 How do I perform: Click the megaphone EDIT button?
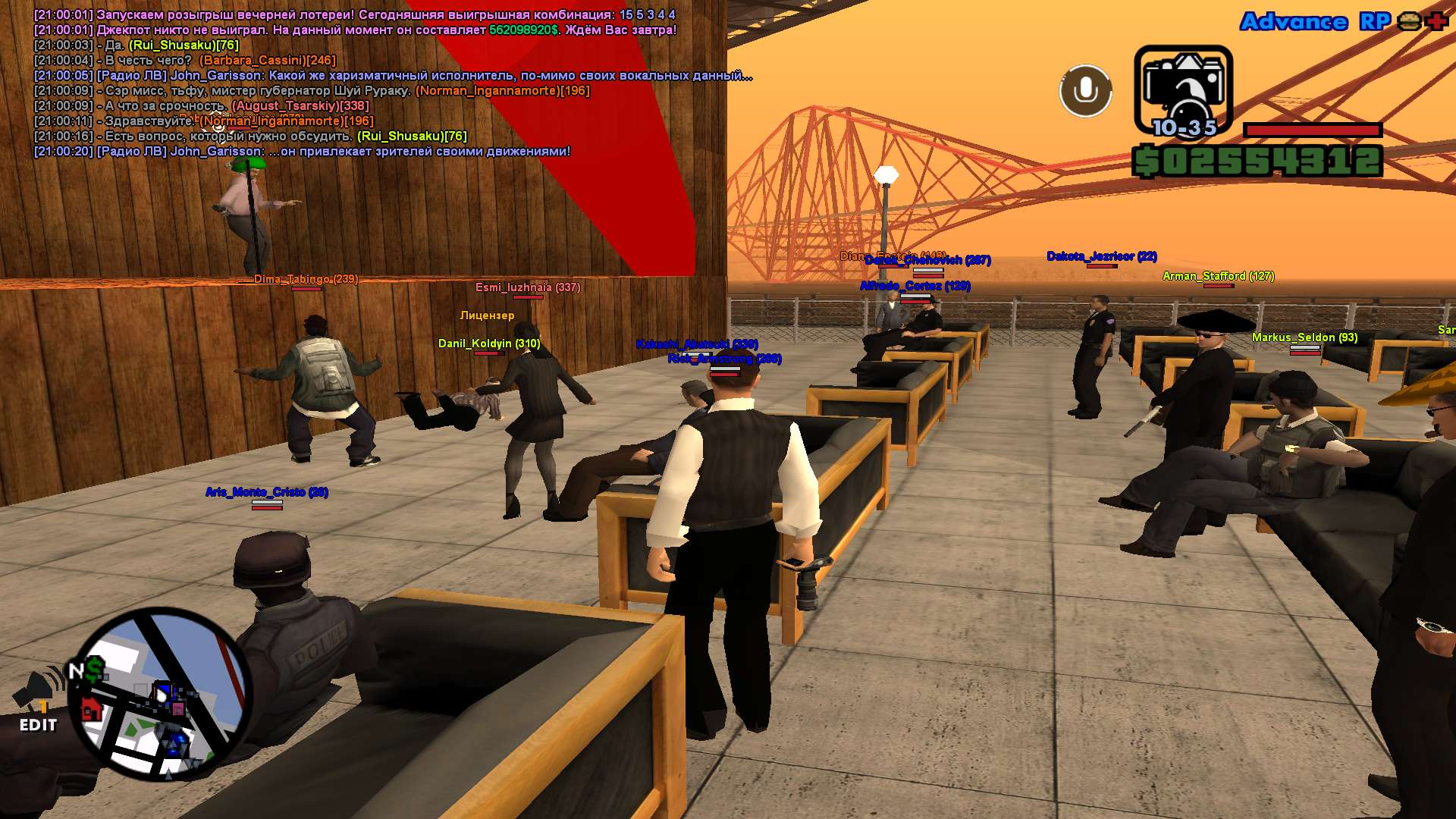pyautogui.click(x=38, y=703)
